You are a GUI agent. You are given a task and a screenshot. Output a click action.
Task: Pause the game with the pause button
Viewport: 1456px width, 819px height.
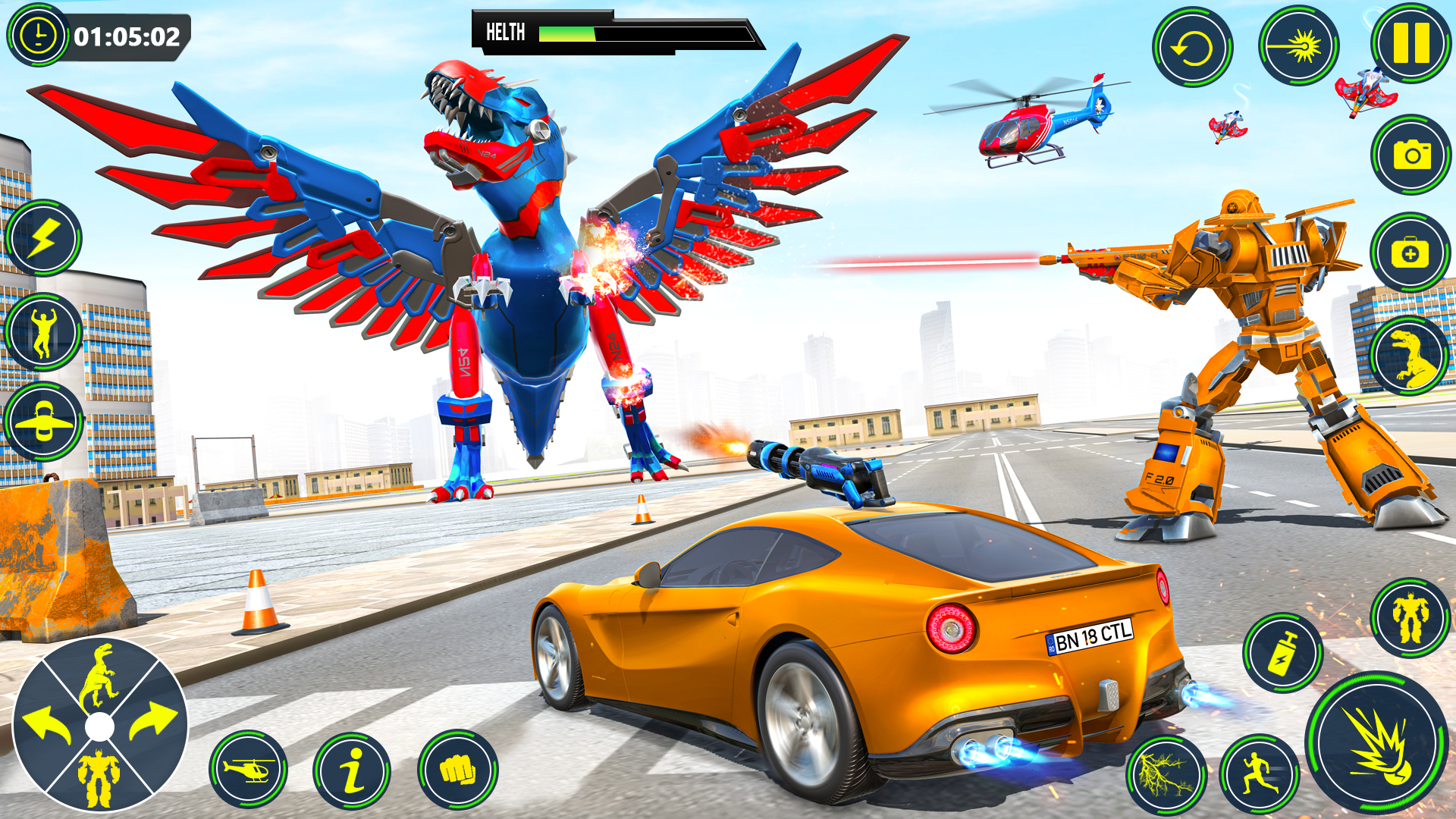click(1410, 43)
